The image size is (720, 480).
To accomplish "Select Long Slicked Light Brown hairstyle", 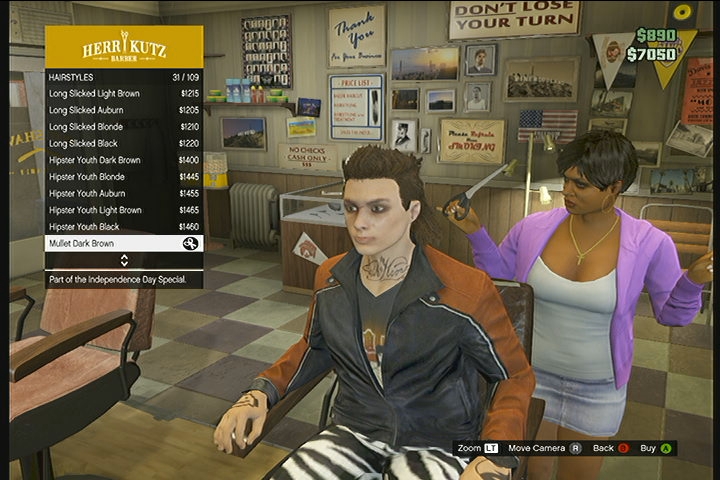I will 124,93.
